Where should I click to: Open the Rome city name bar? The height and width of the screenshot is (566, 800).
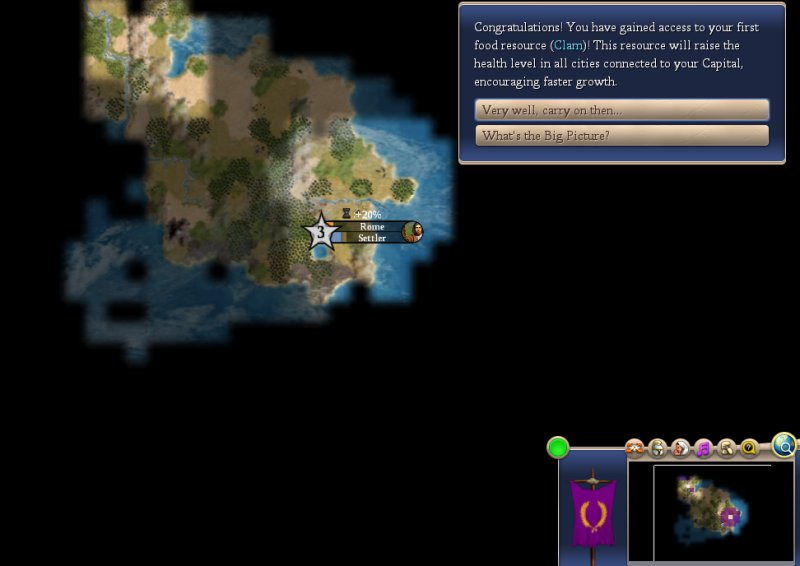pyautogui.click(x=371, y=227)
